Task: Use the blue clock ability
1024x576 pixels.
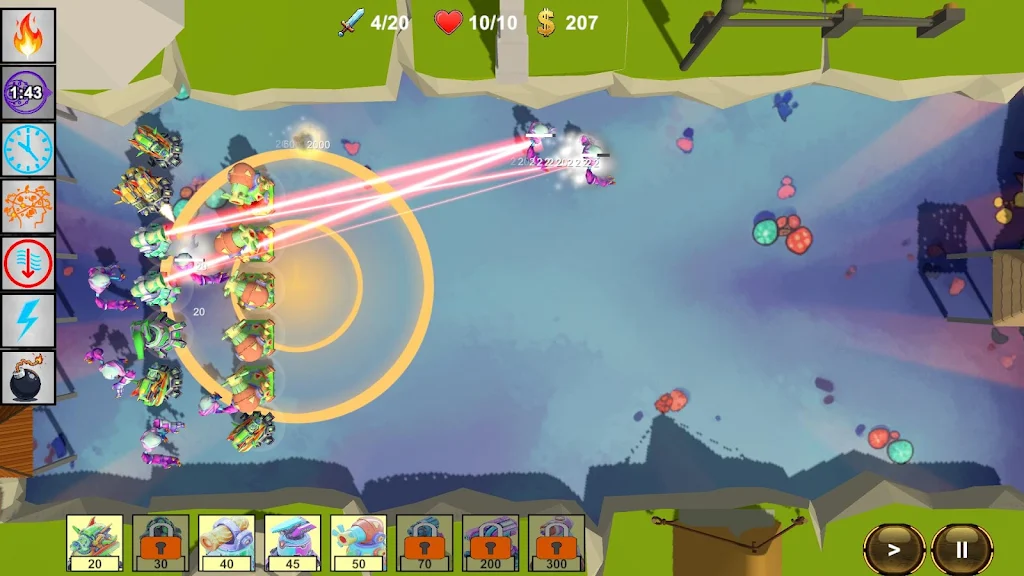Action: click(x=28, y=149)
